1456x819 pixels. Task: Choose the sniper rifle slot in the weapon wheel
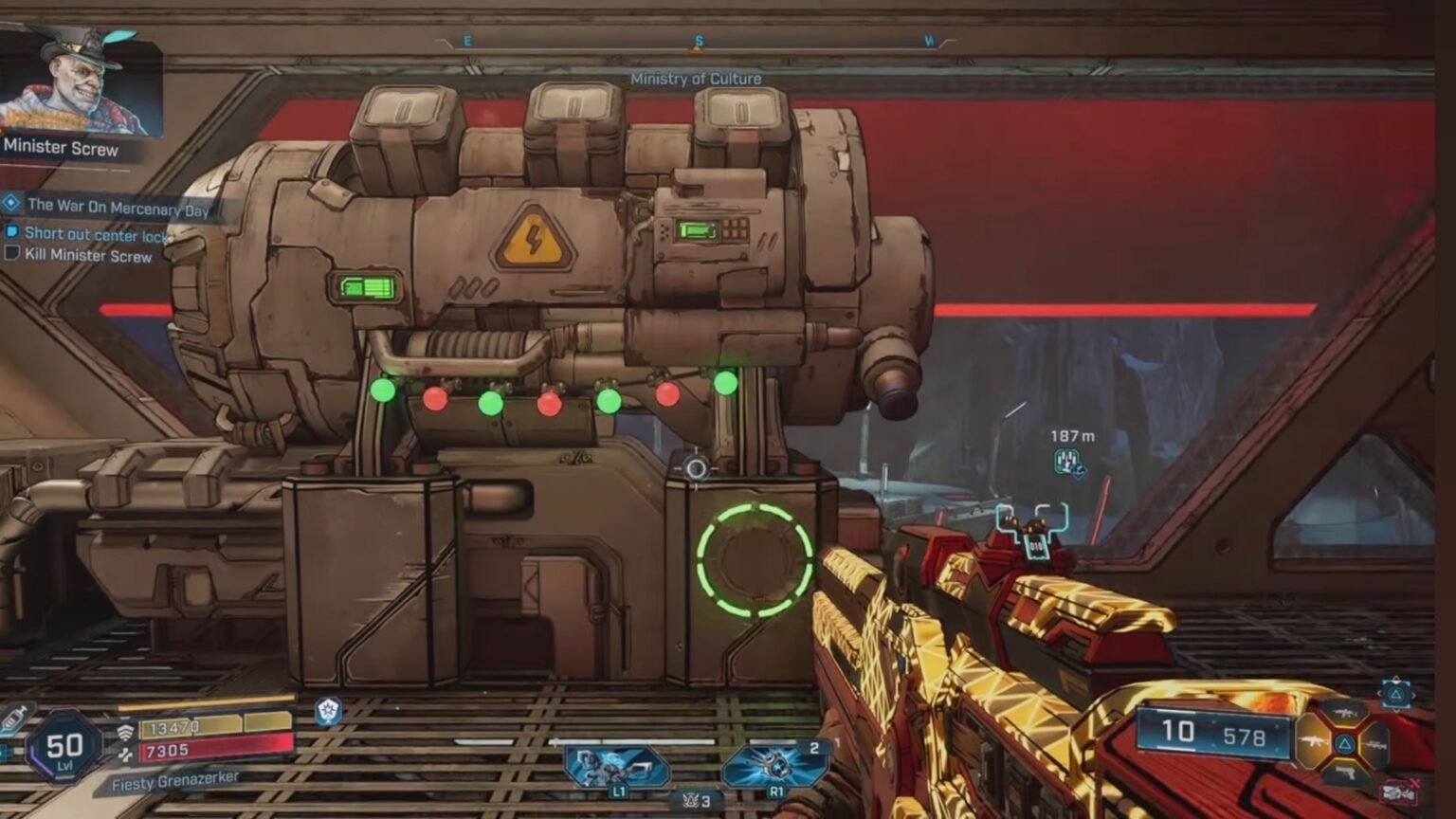(1376, 745)
